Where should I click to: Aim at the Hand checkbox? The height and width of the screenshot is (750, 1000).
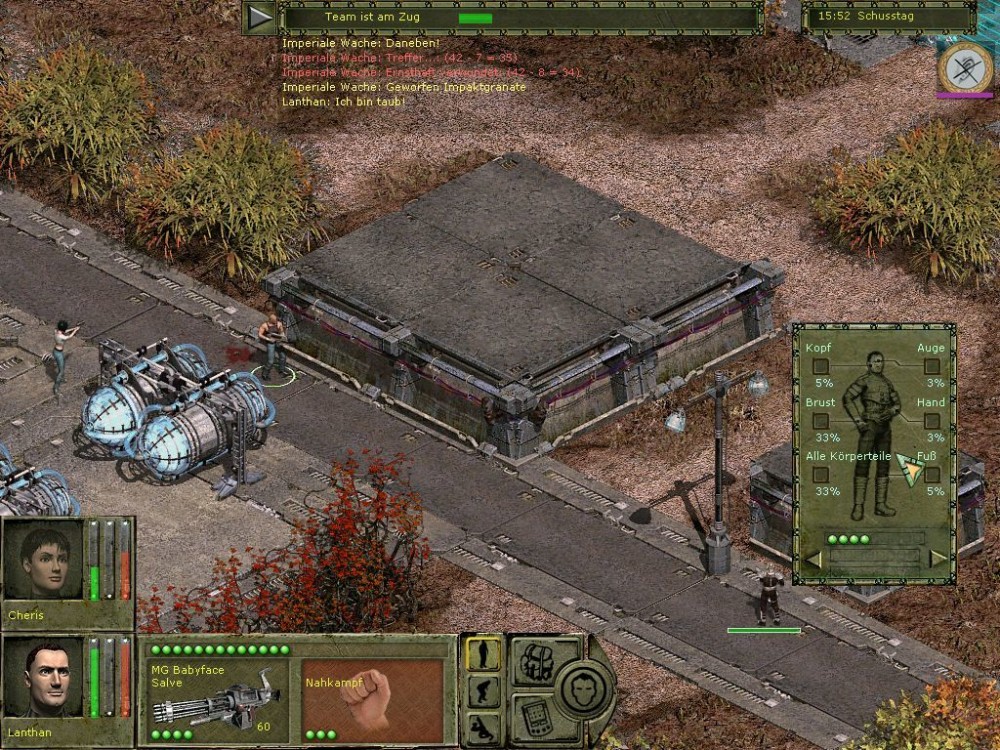[x=932, y=421]
